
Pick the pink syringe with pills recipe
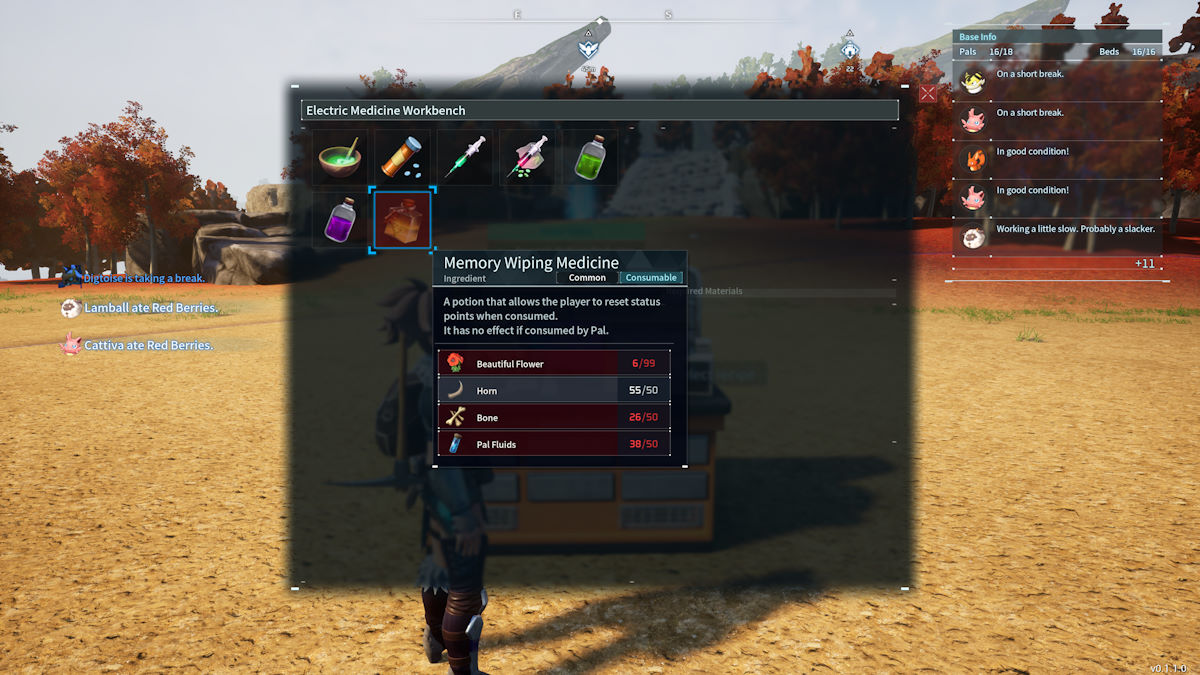[x=528, y=158]
